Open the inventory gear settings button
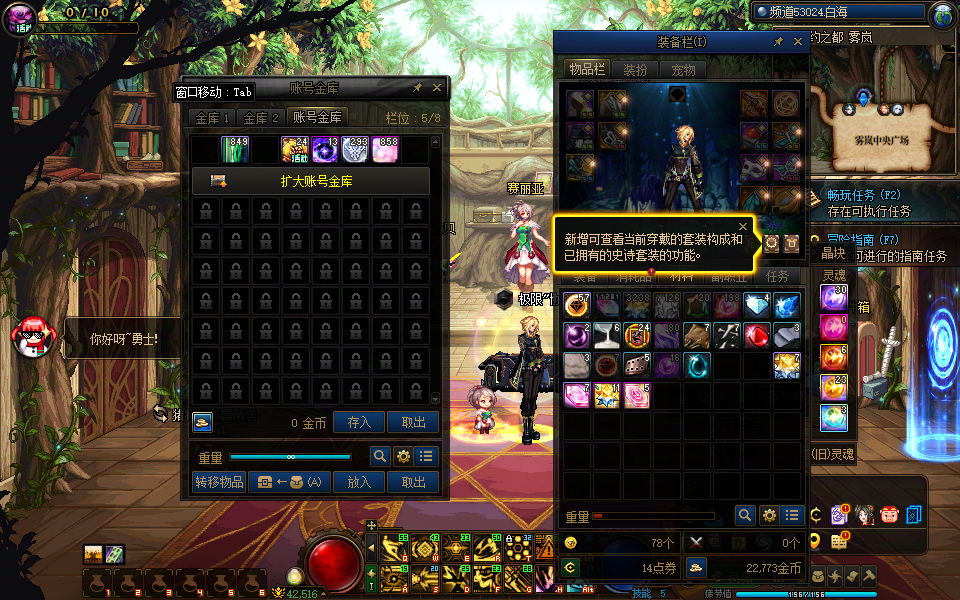This screenshot has width=960, height=600. (768, 515)
